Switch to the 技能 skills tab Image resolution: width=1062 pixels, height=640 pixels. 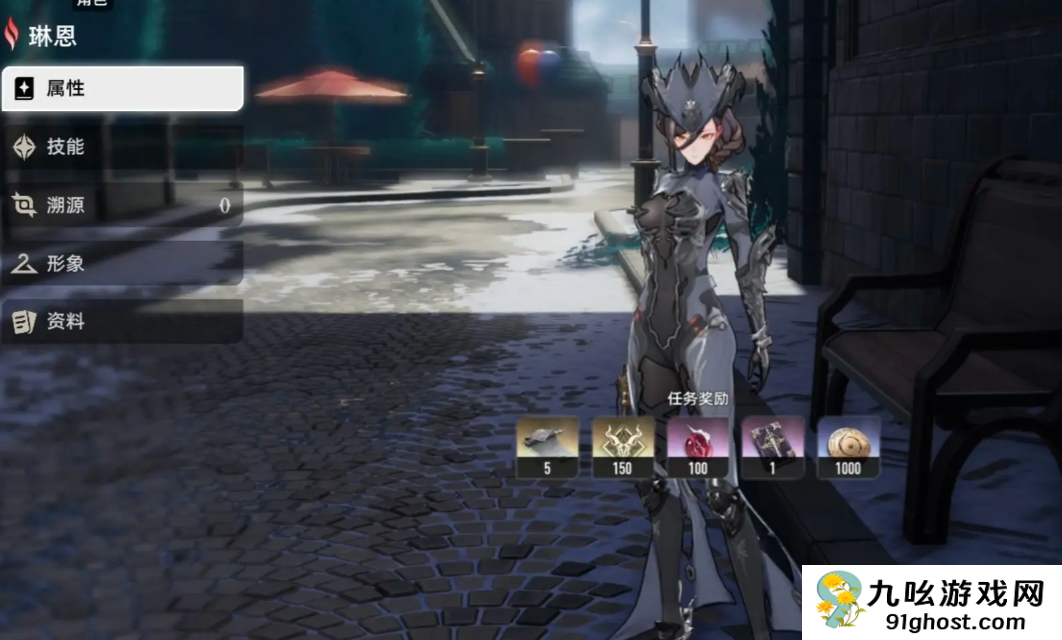(122, 147)
